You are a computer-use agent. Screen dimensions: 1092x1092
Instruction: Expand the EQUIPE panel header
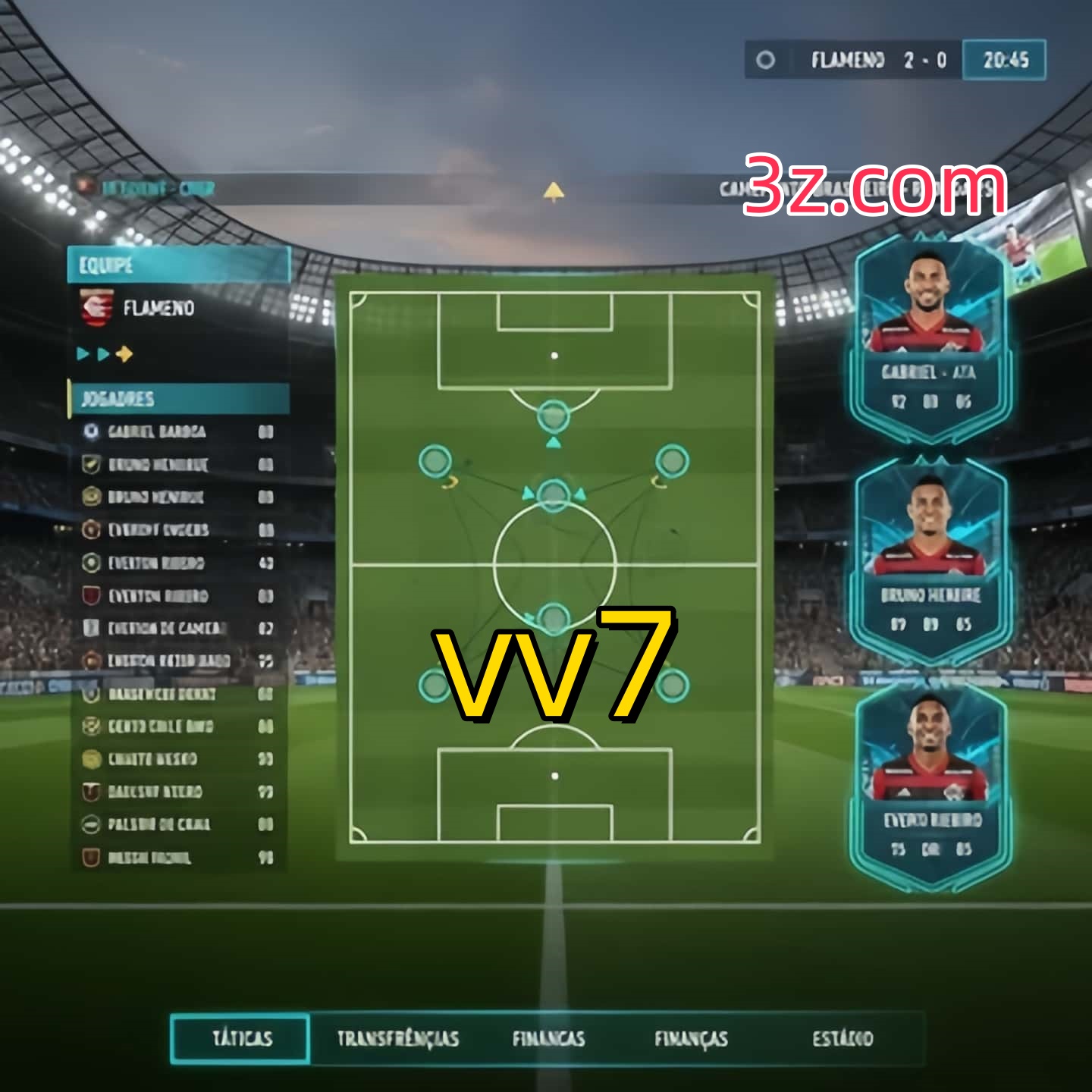coord(178,265)
